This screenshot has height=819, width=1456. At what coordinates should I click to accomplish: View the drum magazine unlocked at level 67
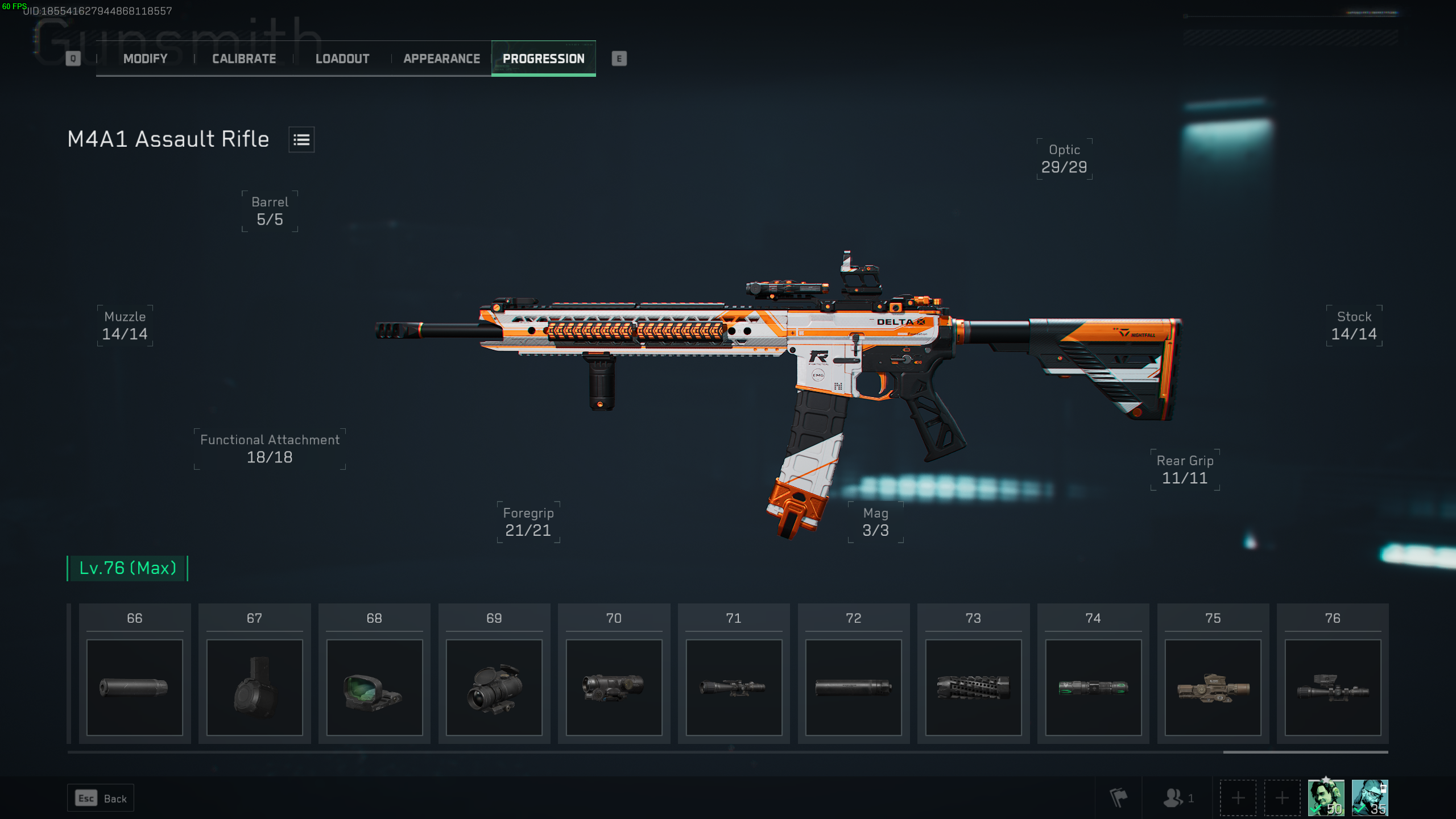(x=254, y=686)
